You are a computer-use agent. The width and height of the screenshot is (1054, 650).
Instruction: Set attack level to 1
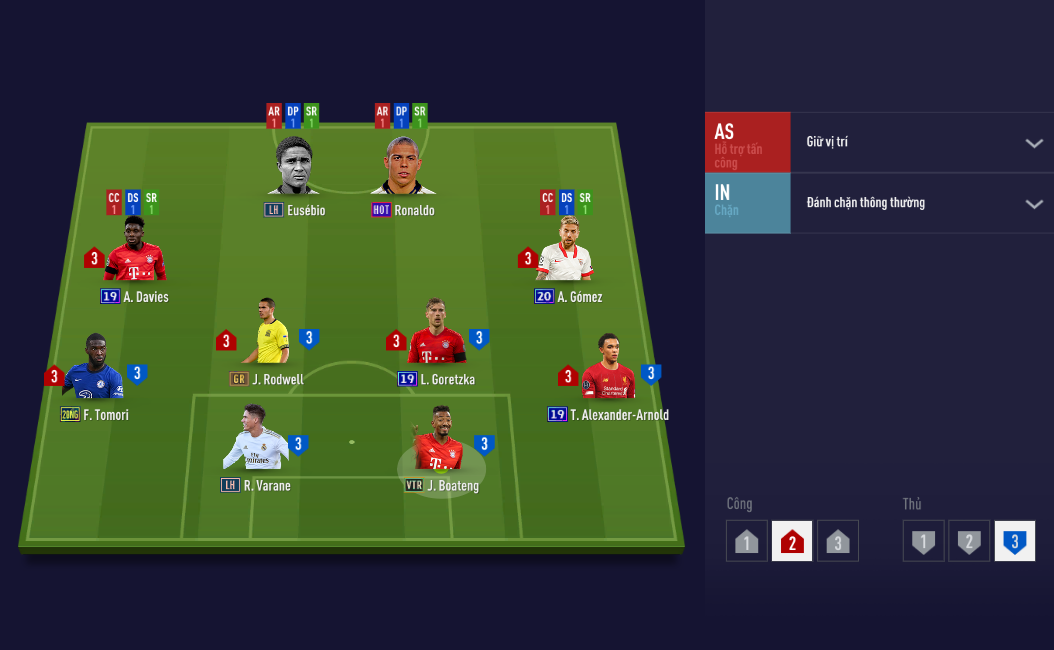click(x=746, y=541)
